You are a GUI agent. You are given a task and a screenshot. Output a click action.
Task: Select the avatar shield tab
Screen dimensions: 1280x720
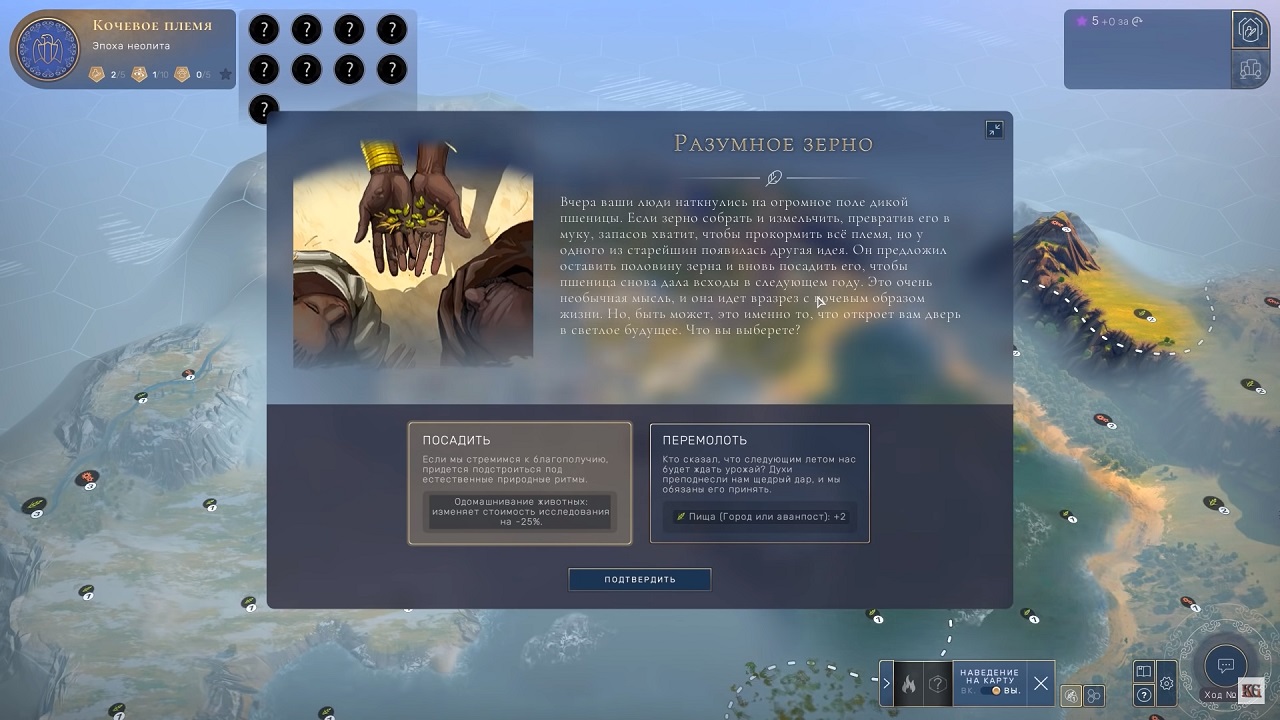tap(1250, 29)
